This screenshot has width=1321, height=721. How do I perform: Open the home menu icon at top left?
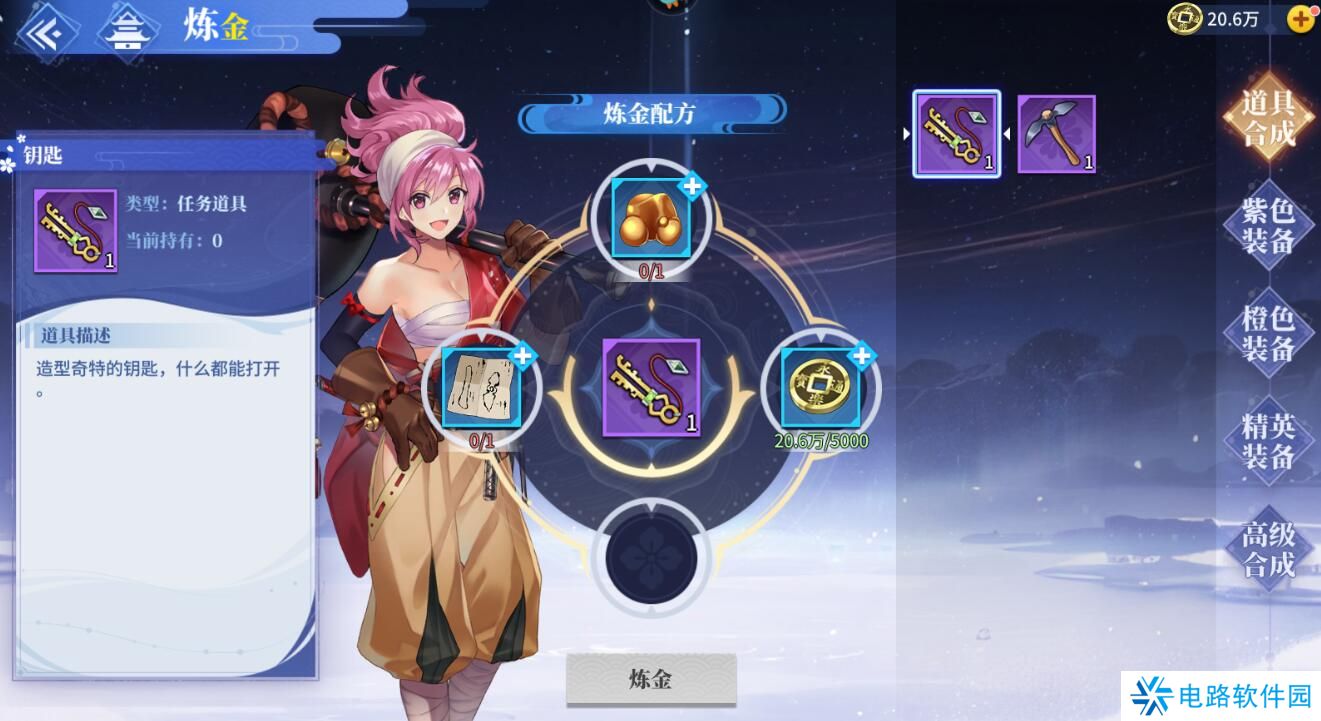tap(128, 27)
